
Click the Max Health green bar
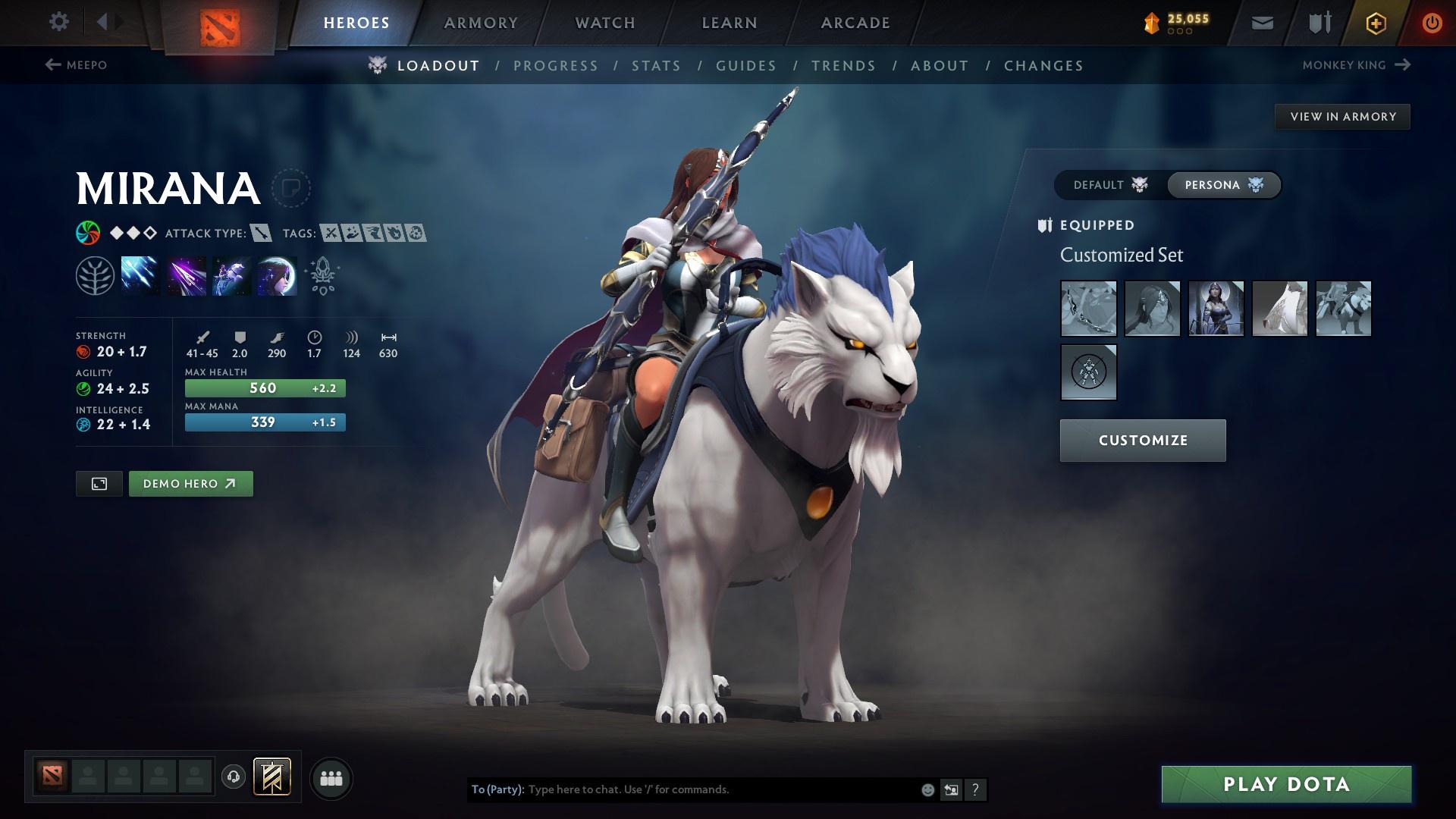(264, 388)
